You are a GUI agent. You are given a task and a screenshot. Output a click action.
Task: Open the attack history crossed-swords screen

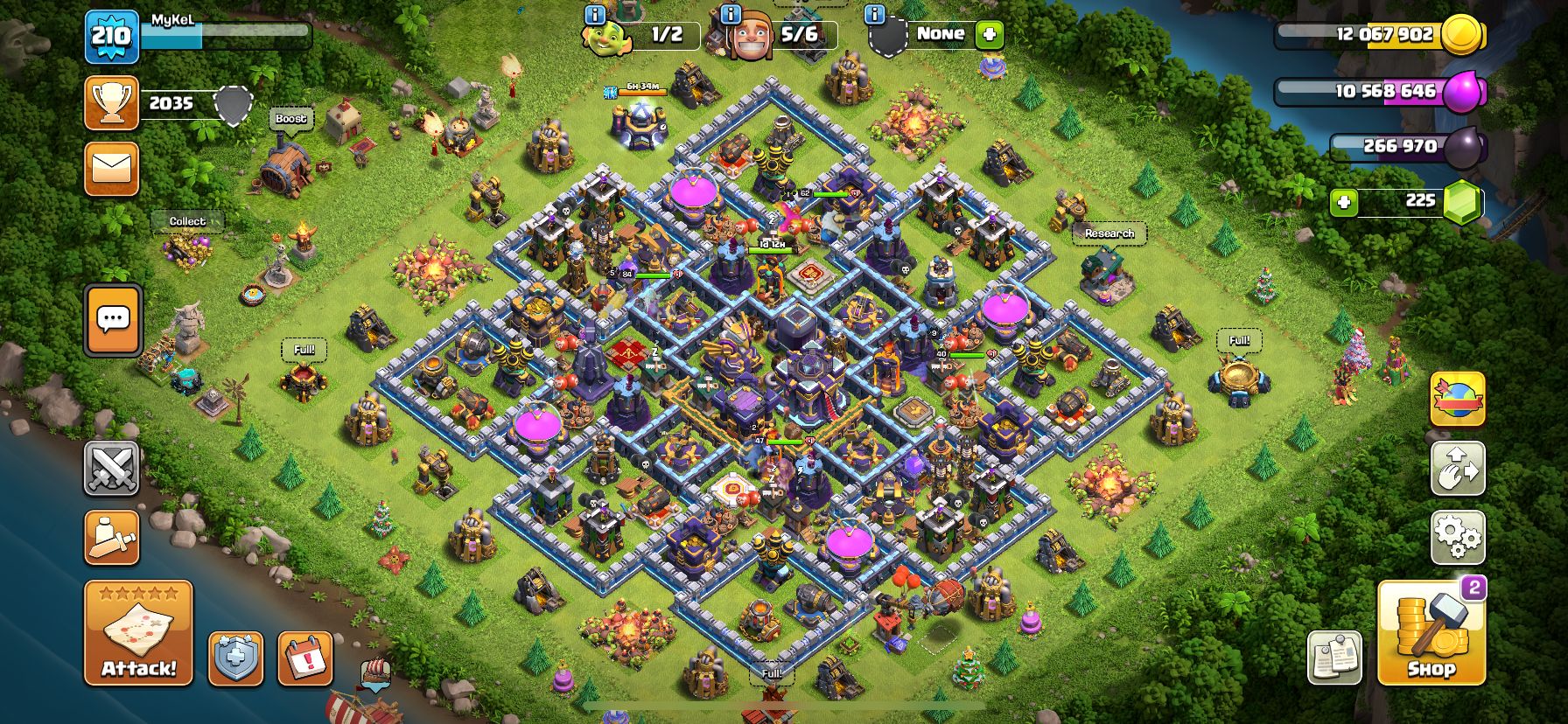[x=111, y=470]
